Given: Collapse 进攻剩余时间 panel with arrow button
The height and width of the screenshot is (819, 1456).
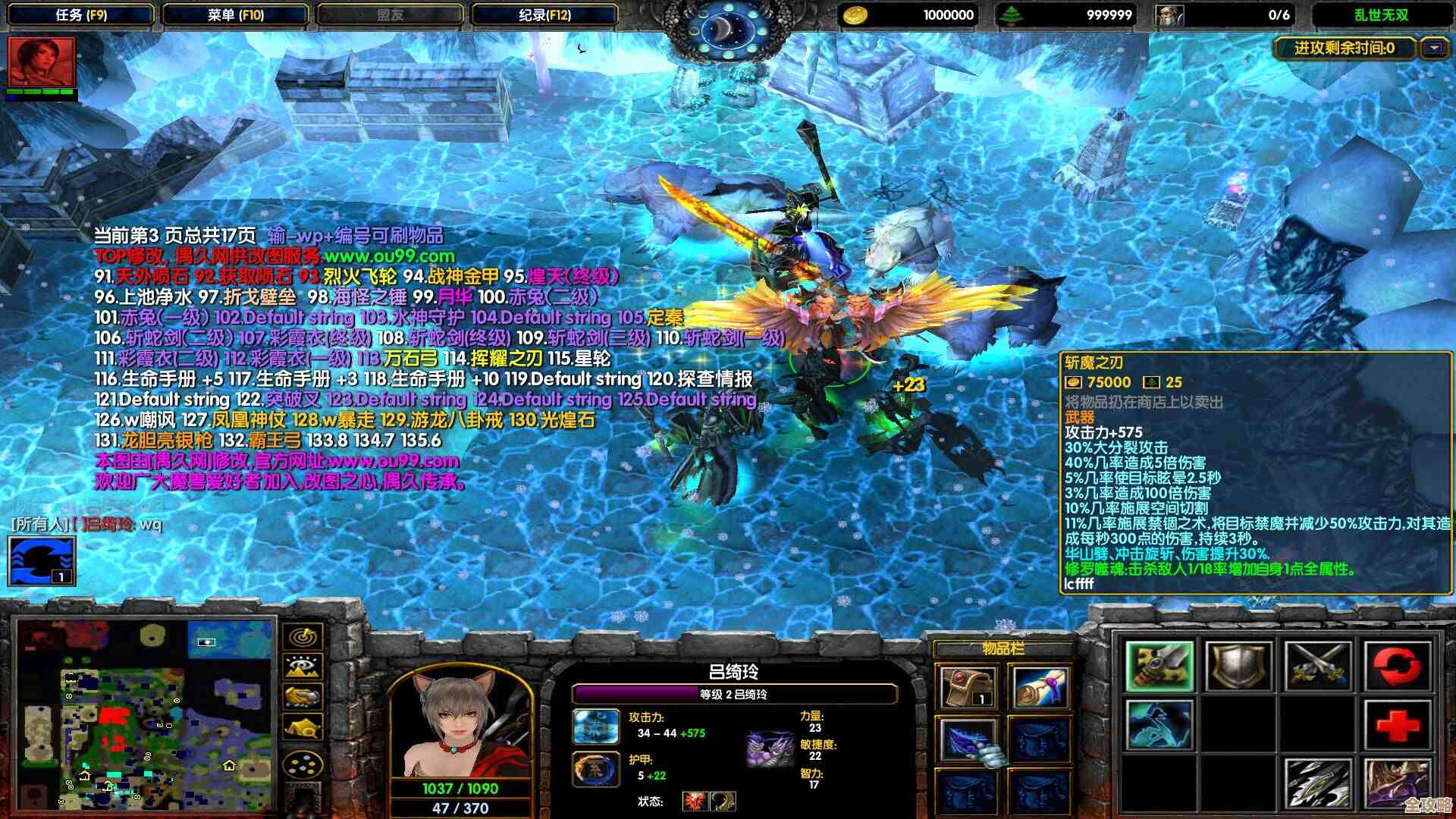Looking at the screenshot, I should point(1433,47).
